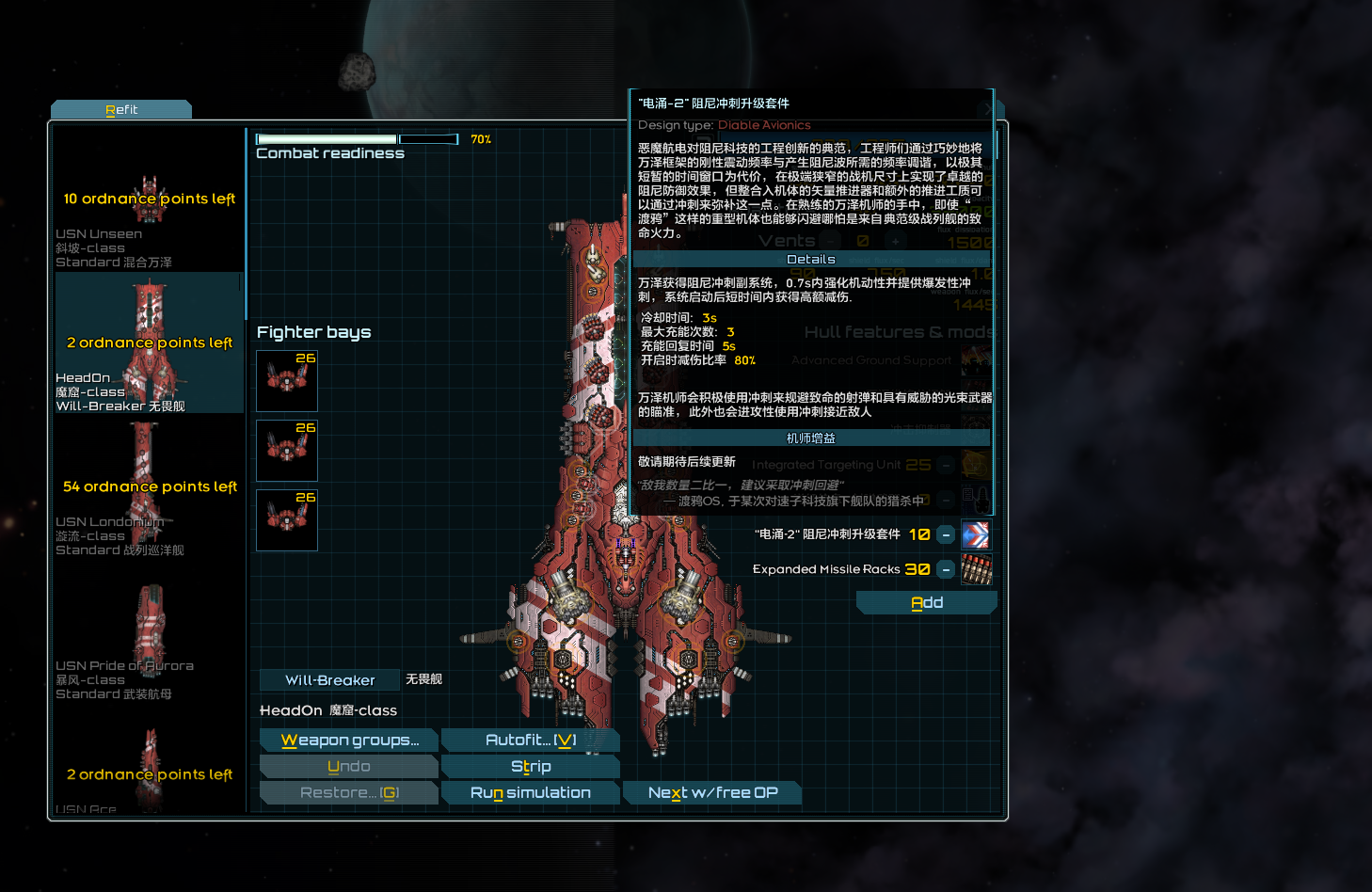This screenshot has width=1372, height=892.
Task: Click the Details section header
Action: tap(810, 259)
